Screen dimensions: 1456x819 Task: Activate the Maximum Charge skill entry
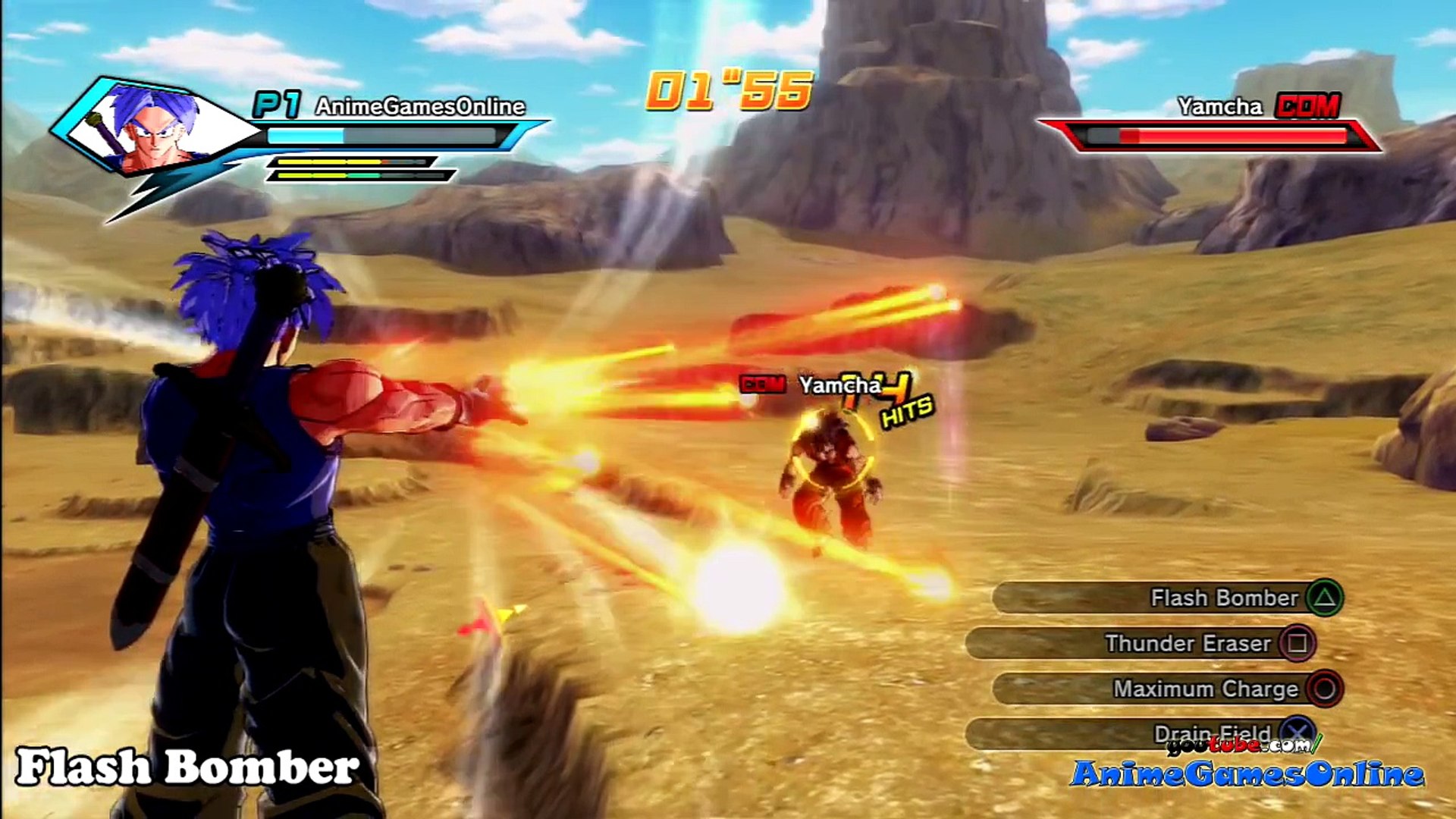tap(1168, 689)
